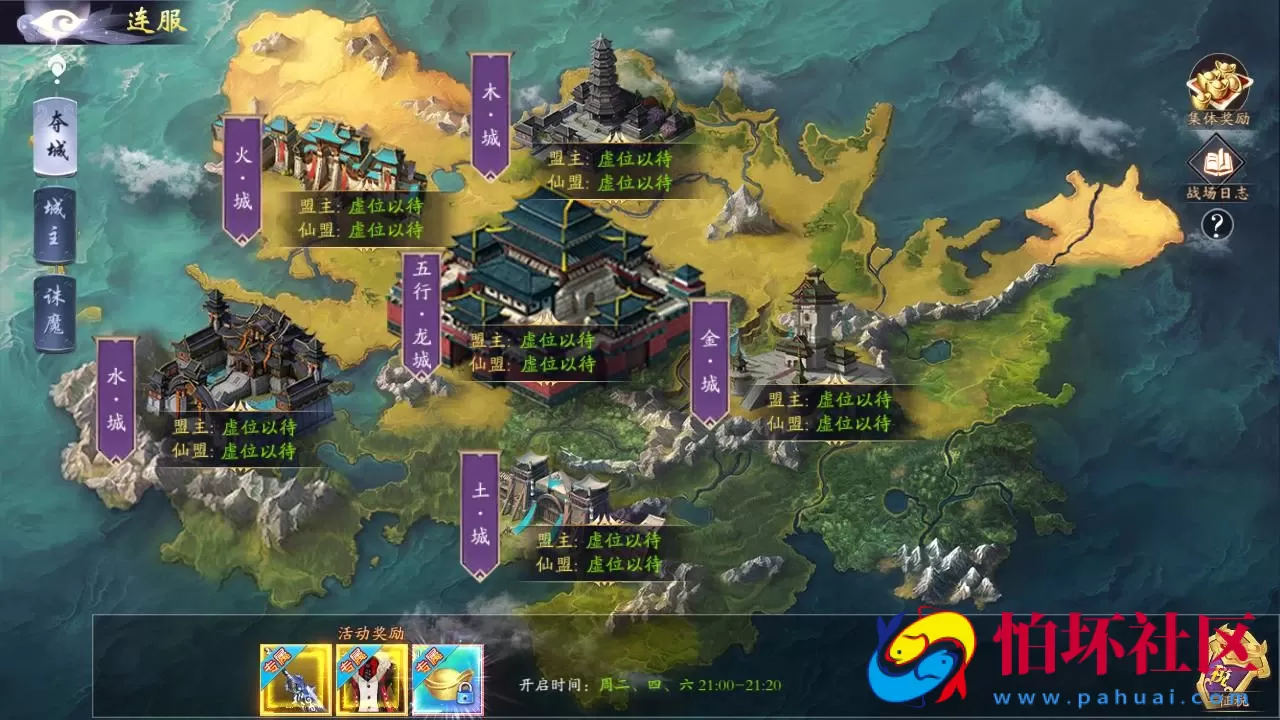This screenshot has width=1280, height=720.
Task: Click the moon emblem in top-left corner
Action: pyautogui.click(x=60, y=22)
